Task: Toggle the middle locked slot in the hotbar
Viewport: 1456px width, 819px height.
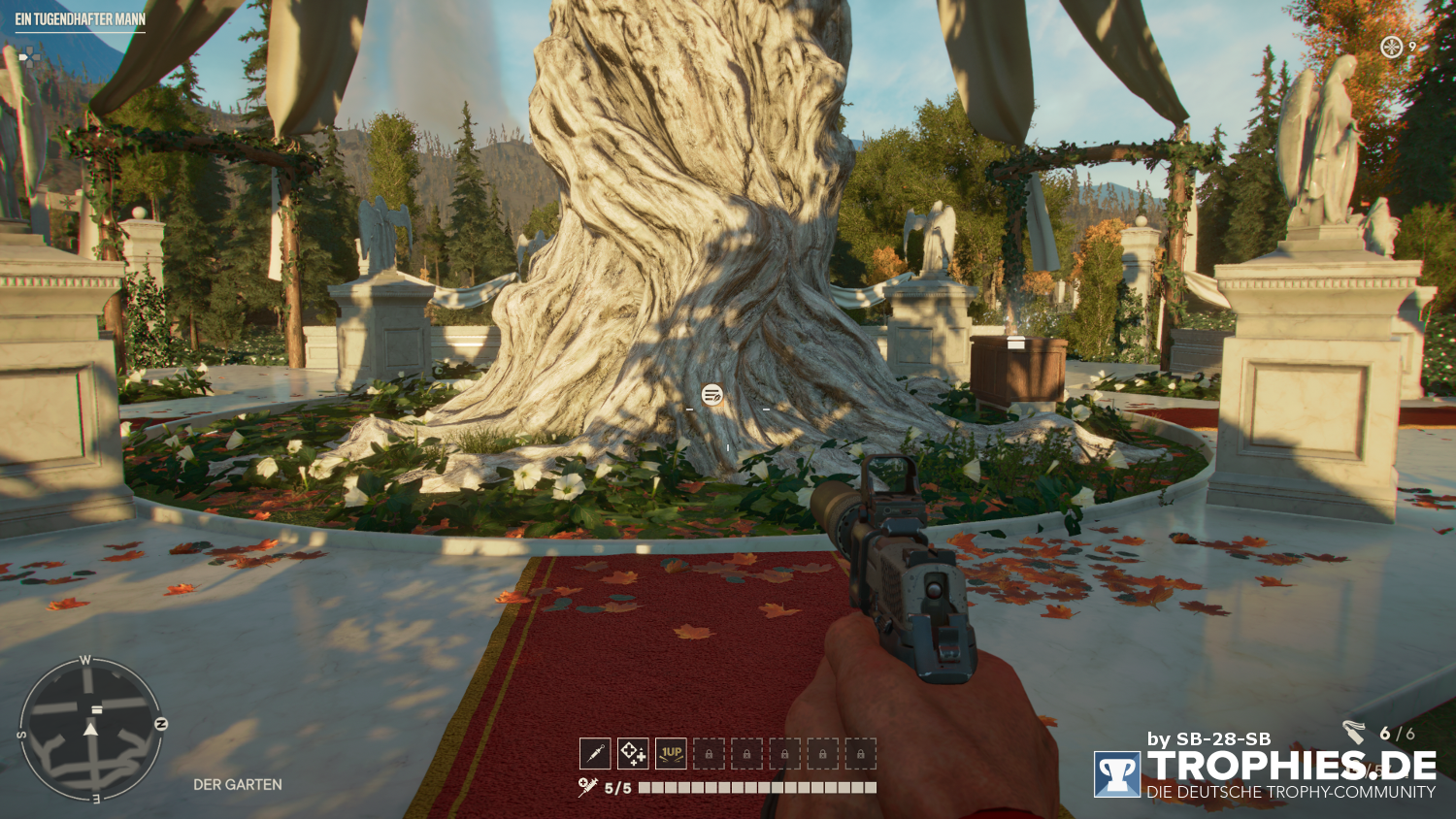Action: (x=783, y=753)
